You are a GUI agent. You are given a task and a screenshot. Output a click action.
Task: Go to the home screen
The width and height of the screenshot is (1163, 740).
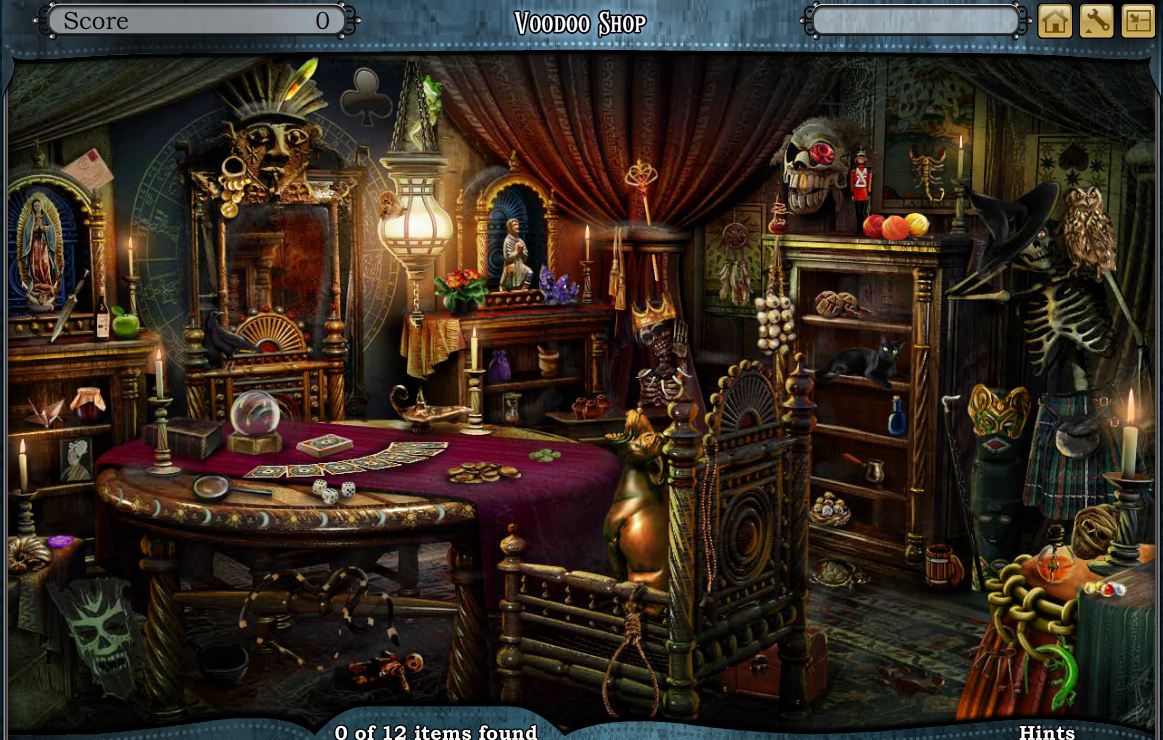point(1055,21)
